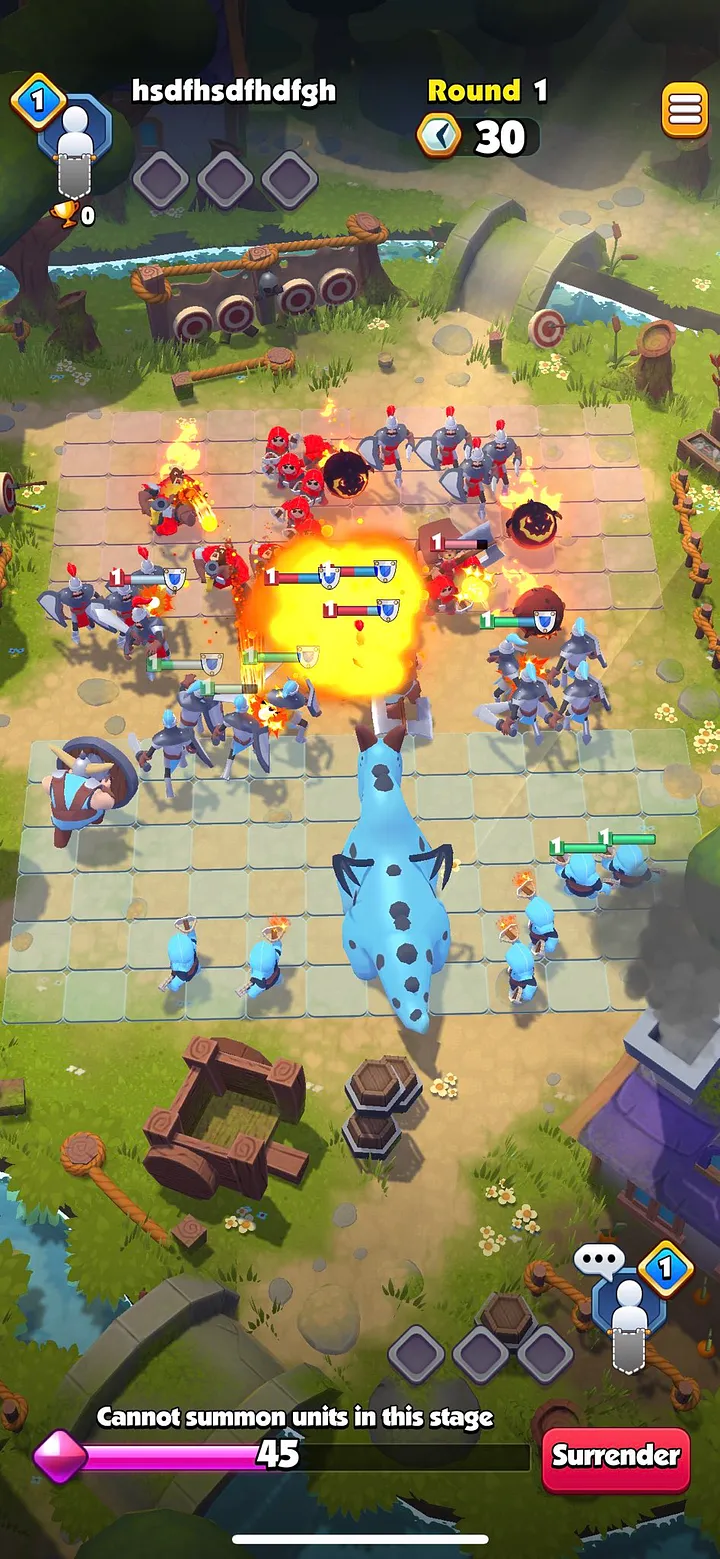Viewport: 720px width, 1559px height.
Task: Open the hamburger menu button
Action: pyautogui.click(x=685, y=110)
